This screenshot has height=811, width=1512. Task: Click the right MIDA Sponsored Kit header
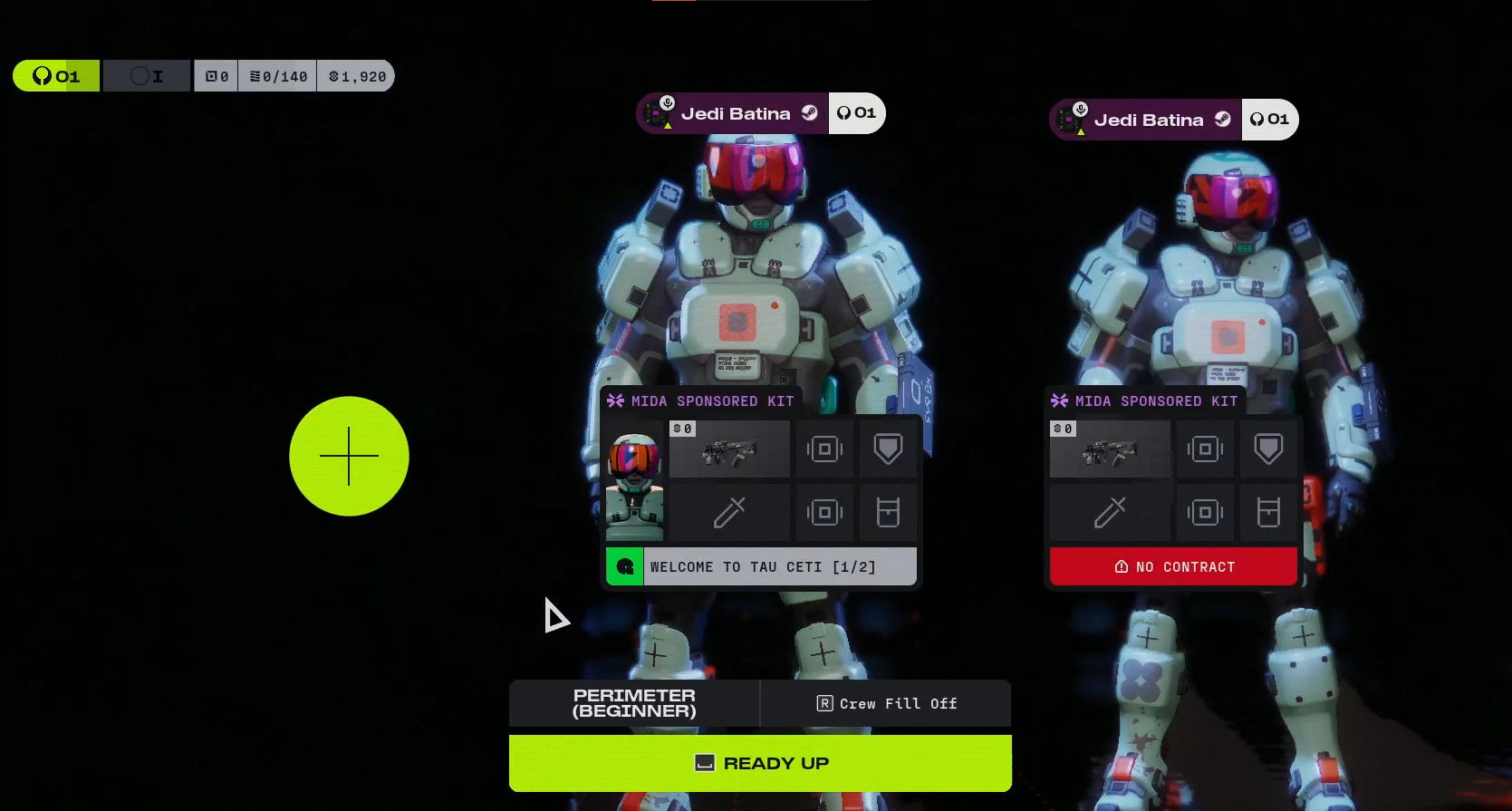[x=1147, y=401]
